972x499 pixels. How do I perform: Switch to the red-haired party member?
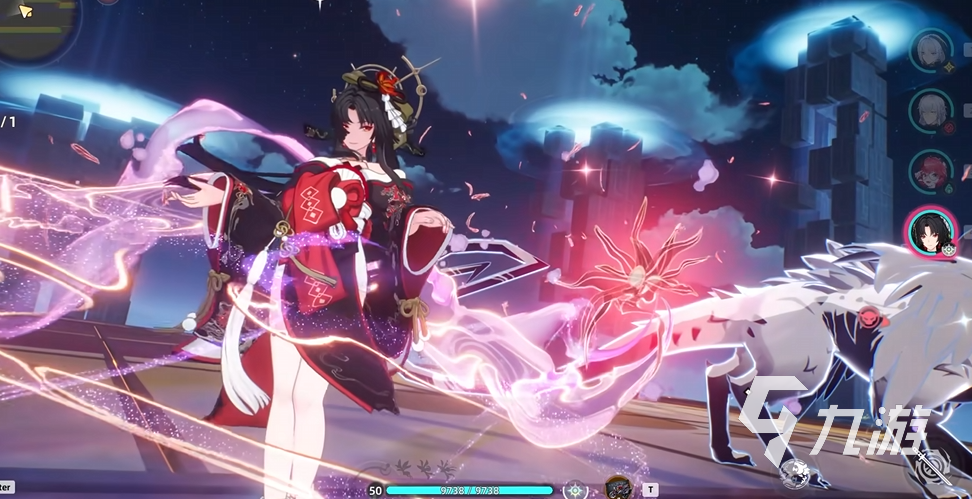tap(930, 171)
